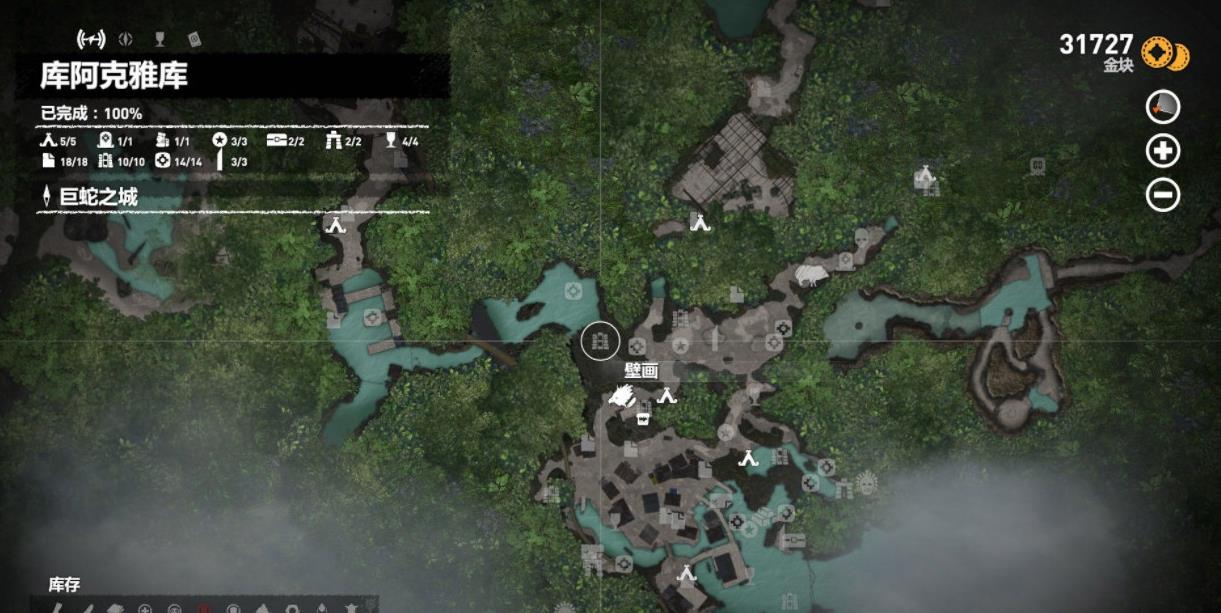This screenshot has height=613, width=1221.
Task: Choose the base camp tent by grid ruins
Action: tap(700, 222)
